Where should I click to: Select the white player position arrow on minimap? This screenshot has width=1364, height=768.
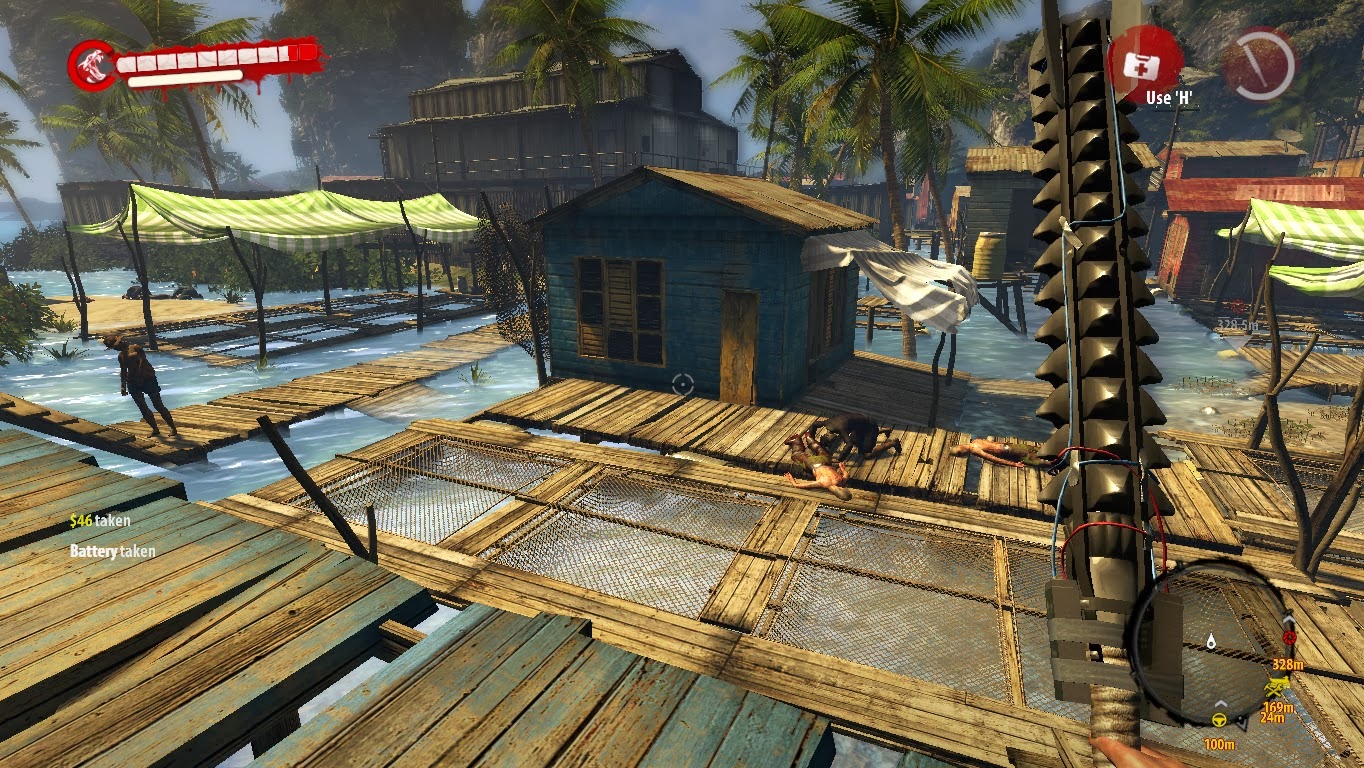[1242, 721]
